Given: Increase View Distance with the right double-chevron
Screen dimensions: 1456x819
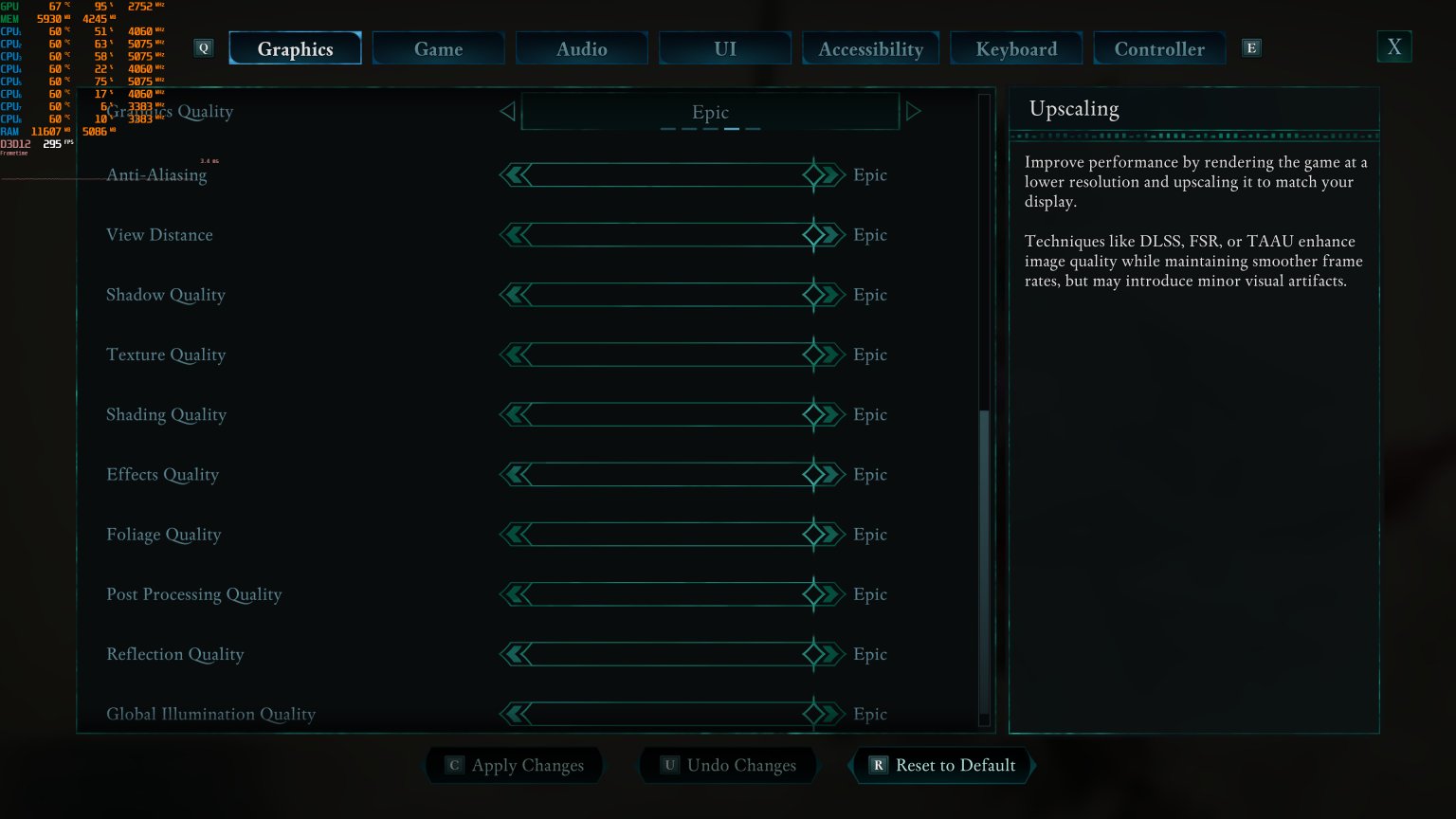Looking at the screenshot, I should [x=827, y=234].
